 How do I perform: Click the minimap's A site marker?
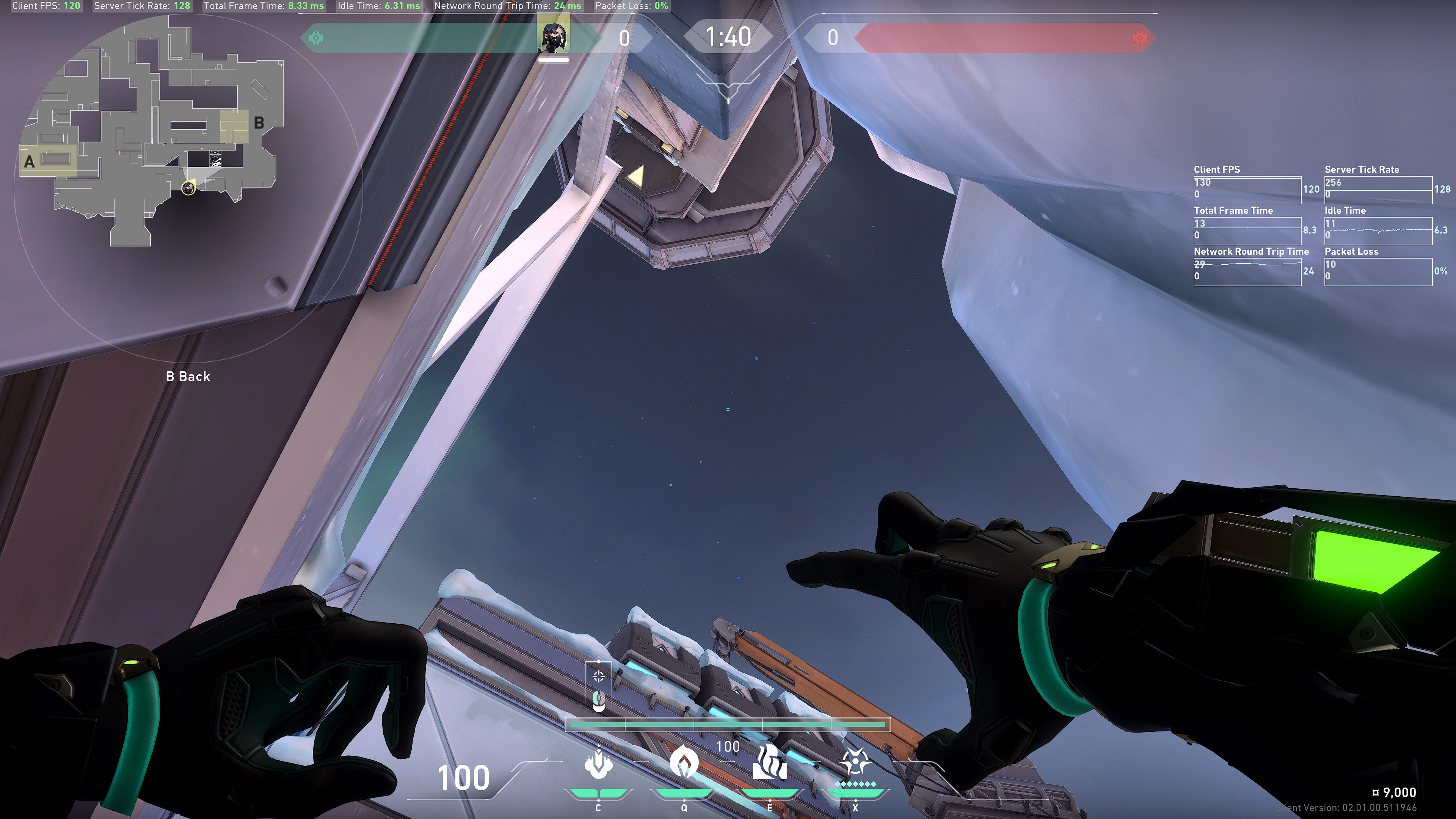point(30,162)
